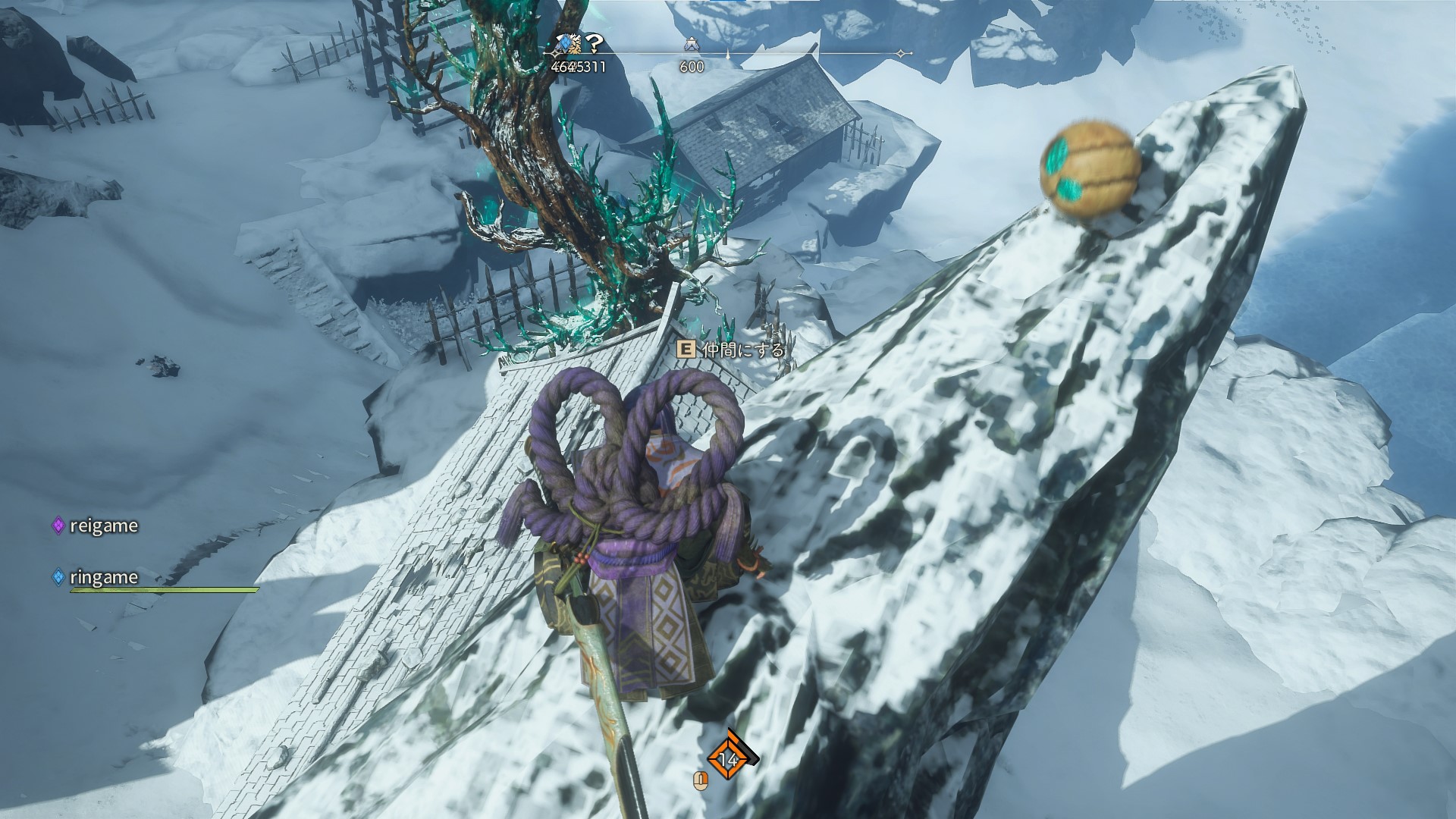Click the camp tent compass marker
Screen dimensions: 1456x819
[x=690, y=45]
